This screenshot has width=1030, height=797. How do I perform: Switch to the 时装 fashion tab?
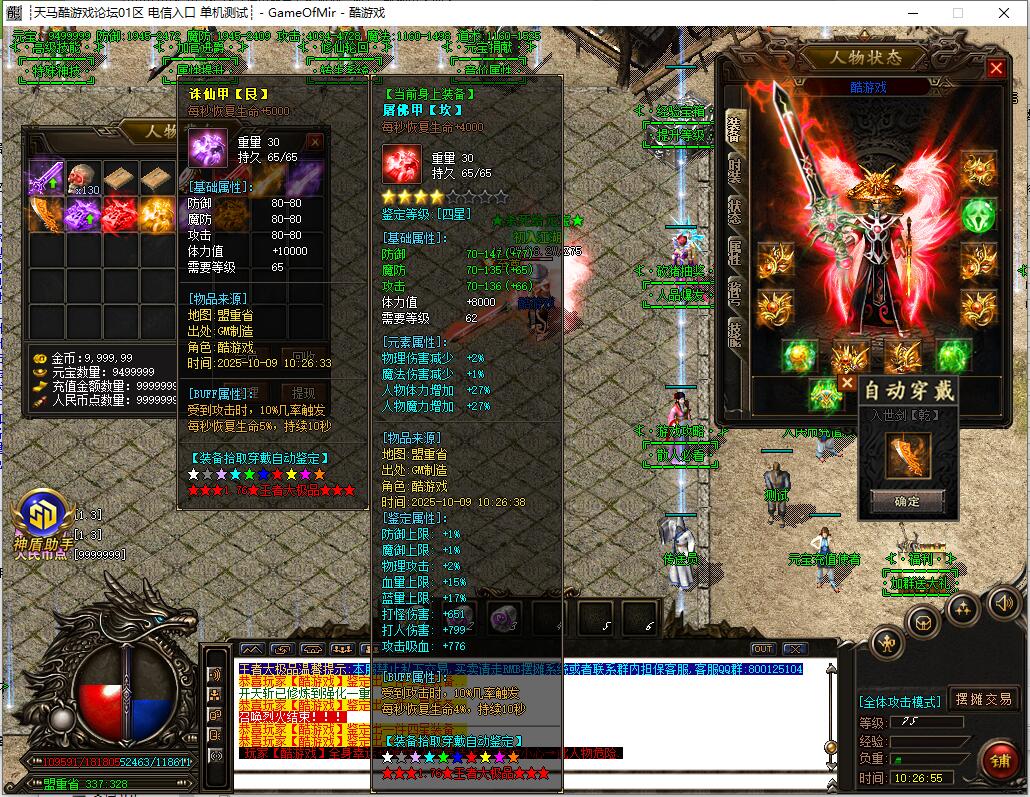point(735,168)
